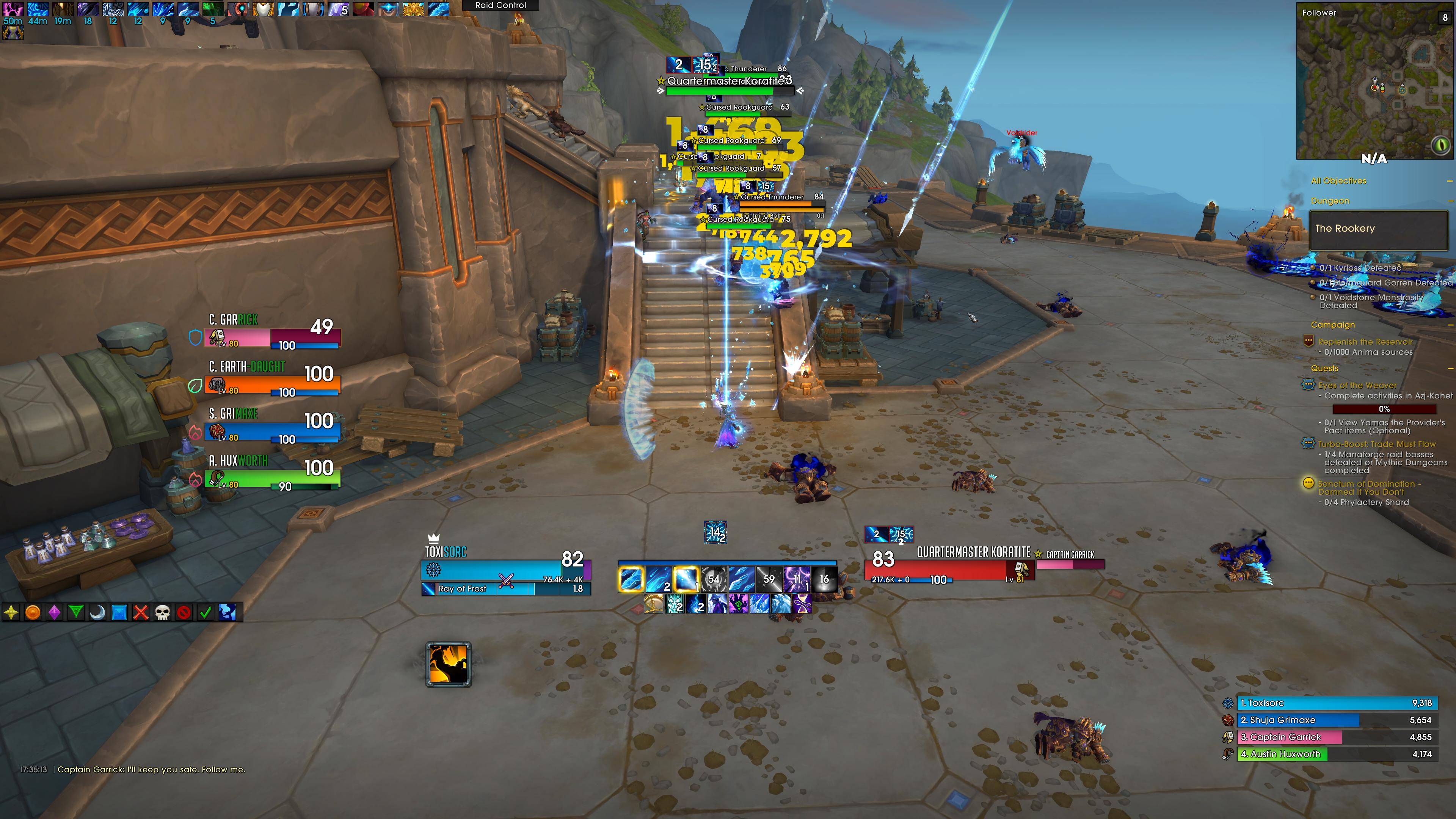Click the blue square raid marker
The width and height of the screenshot is (1456, 819).
coord(119,612)
